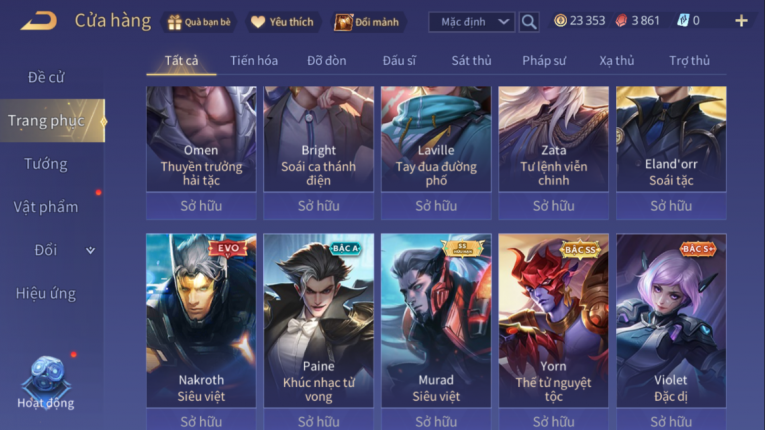Image resolution: width=765 pixels, height=430 pixels.
Task: Open the Hoạt động events icon
Action: tap(45, 382)
